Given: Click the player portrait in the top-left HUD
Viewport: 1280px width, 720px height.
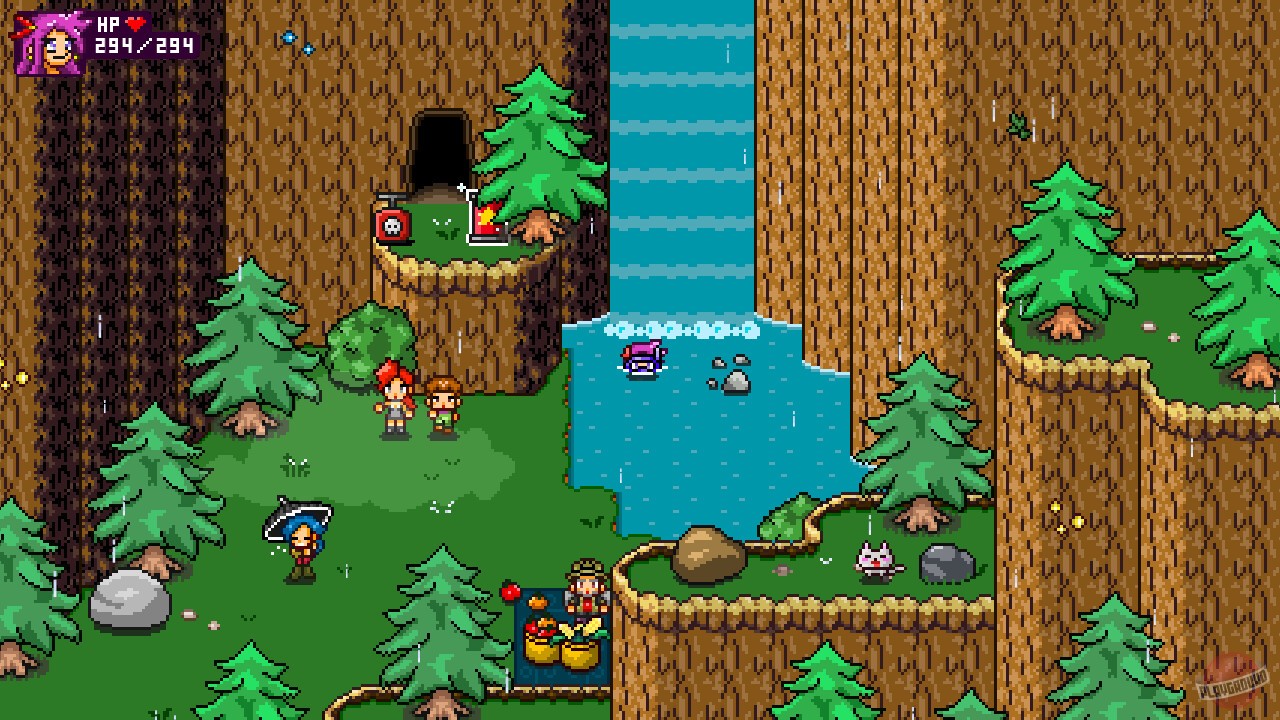Looking at the screenshot, I should click(x=50, y=42).
